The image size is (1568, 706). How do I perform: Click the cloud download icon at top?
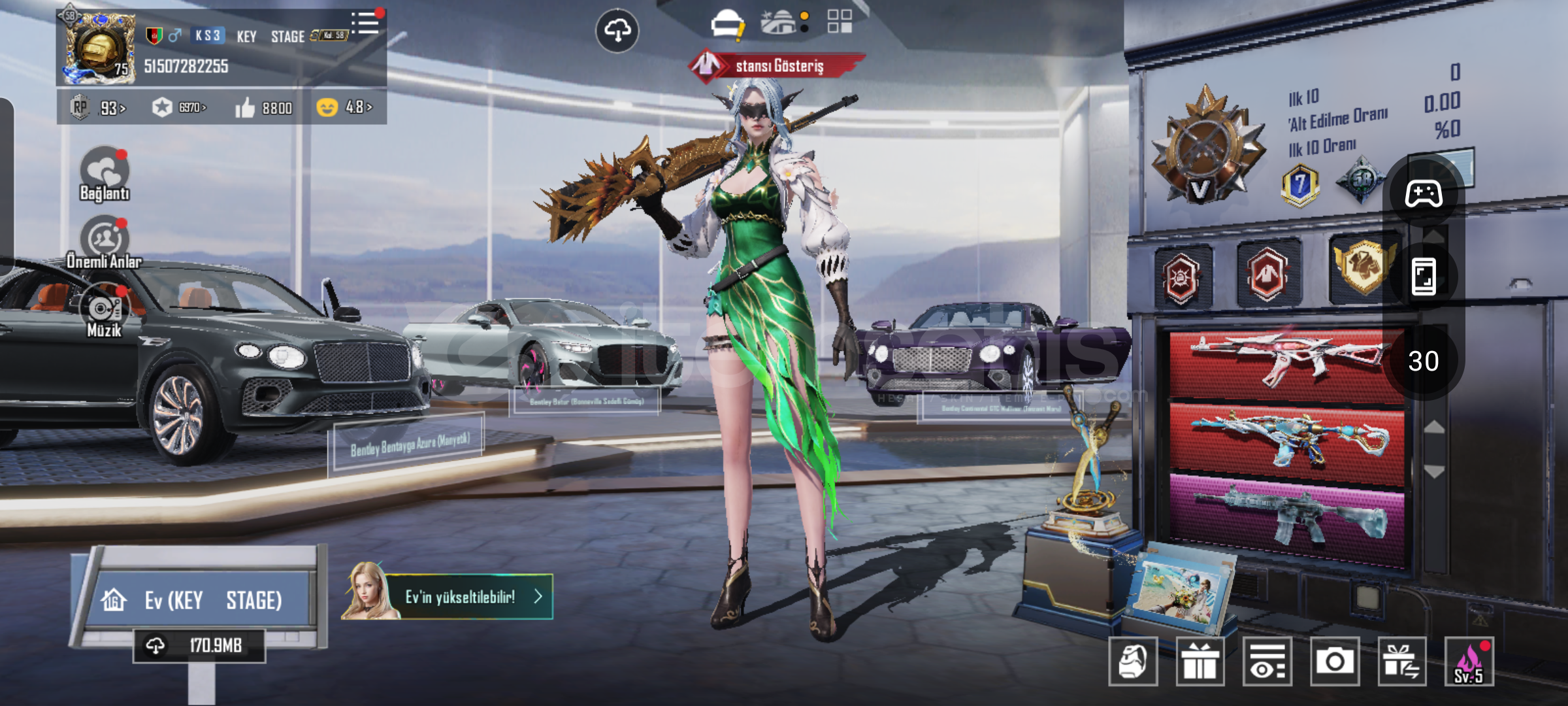[617, 30]
